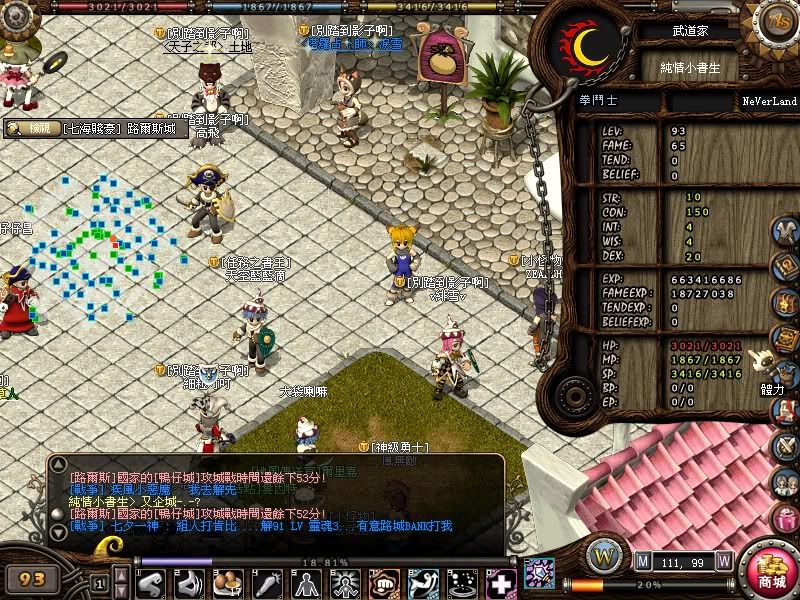Select the glowing snowflake skill icon
Image resolution: width=800 pixels, height=600 pixels.
(539, 574)
